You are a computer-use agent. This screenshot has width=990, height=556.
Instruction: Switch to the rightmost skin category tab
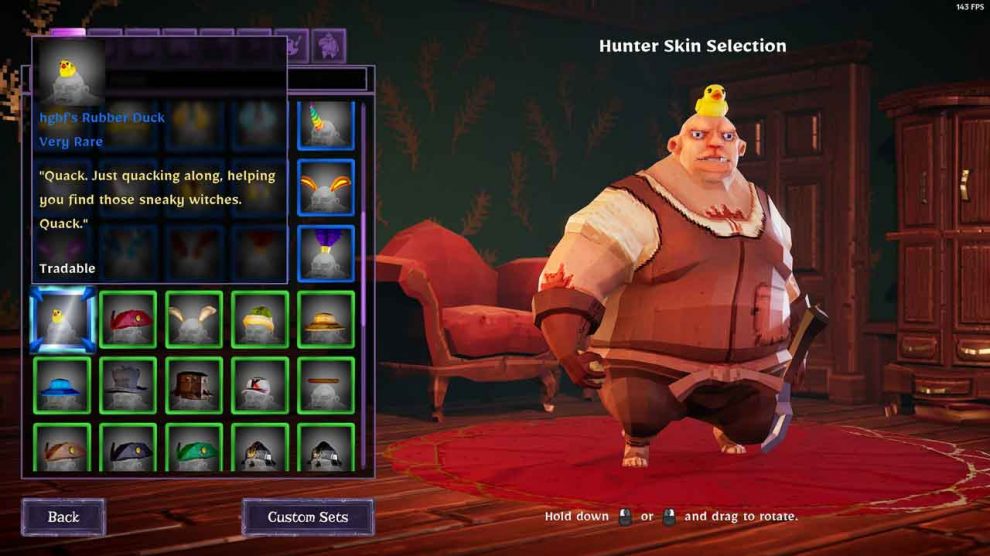(x=328, y=45)
